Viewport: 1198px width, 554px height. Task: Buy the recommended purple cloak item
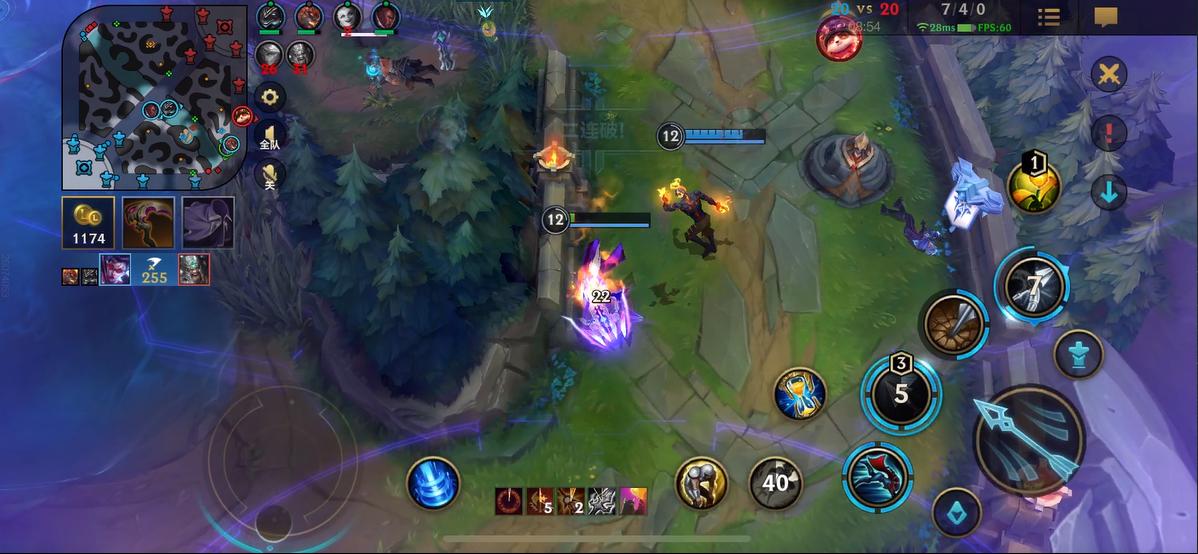point(208,221)
